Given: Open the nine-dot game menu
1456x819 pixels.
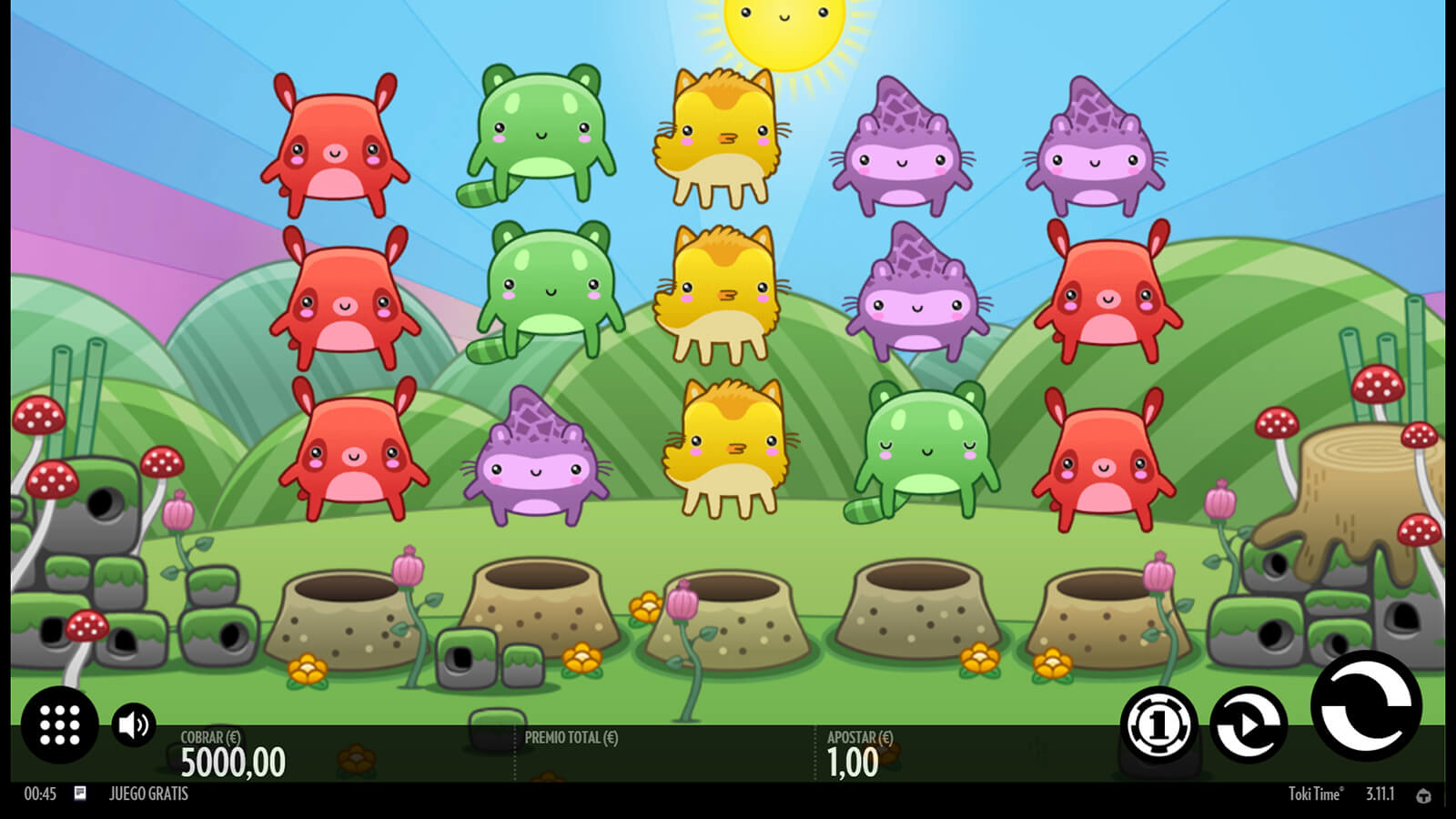Looking at the screenshot, I should point(60,724).
